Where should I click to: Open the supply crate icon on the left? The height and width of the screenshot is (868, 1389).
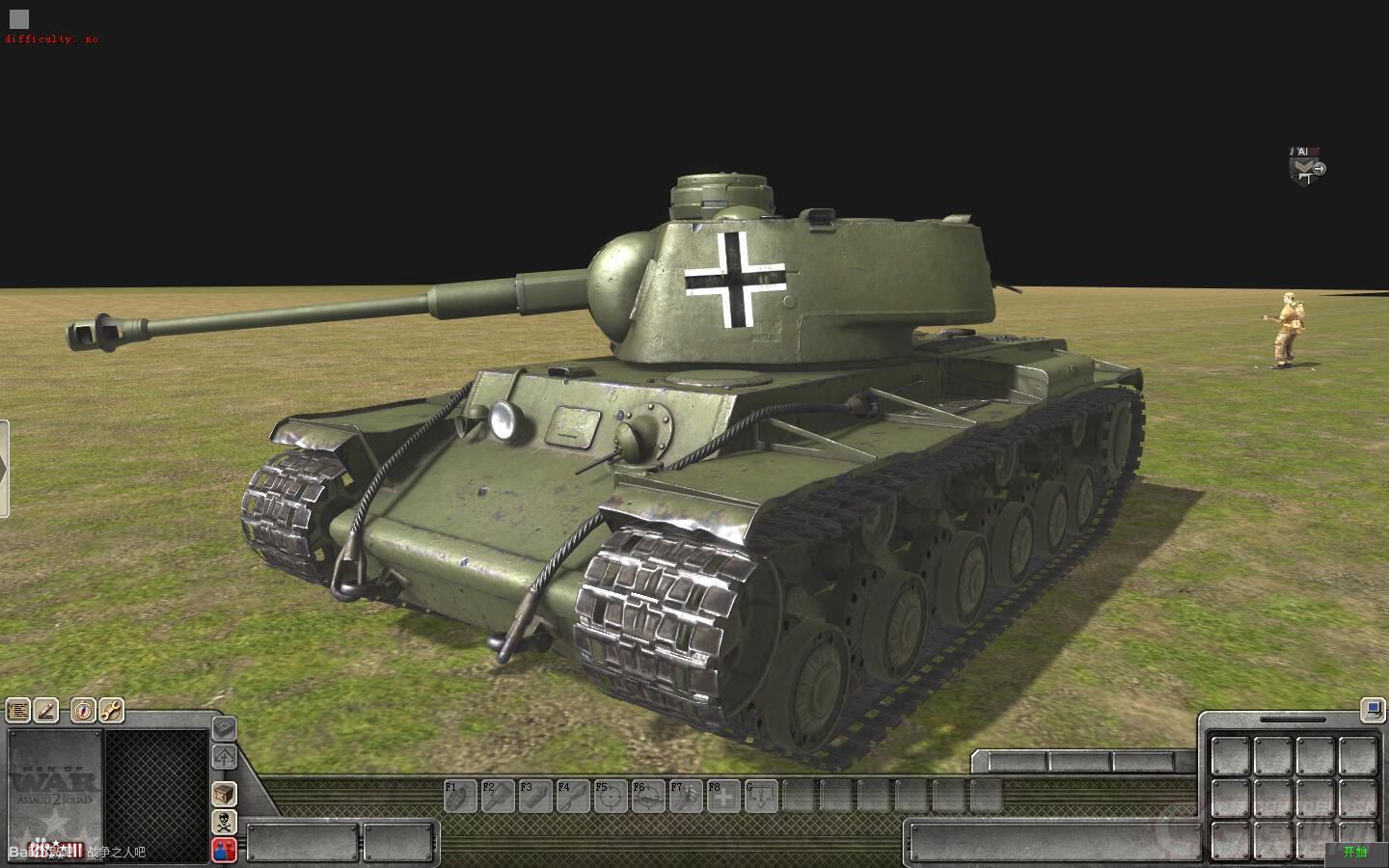224,795
